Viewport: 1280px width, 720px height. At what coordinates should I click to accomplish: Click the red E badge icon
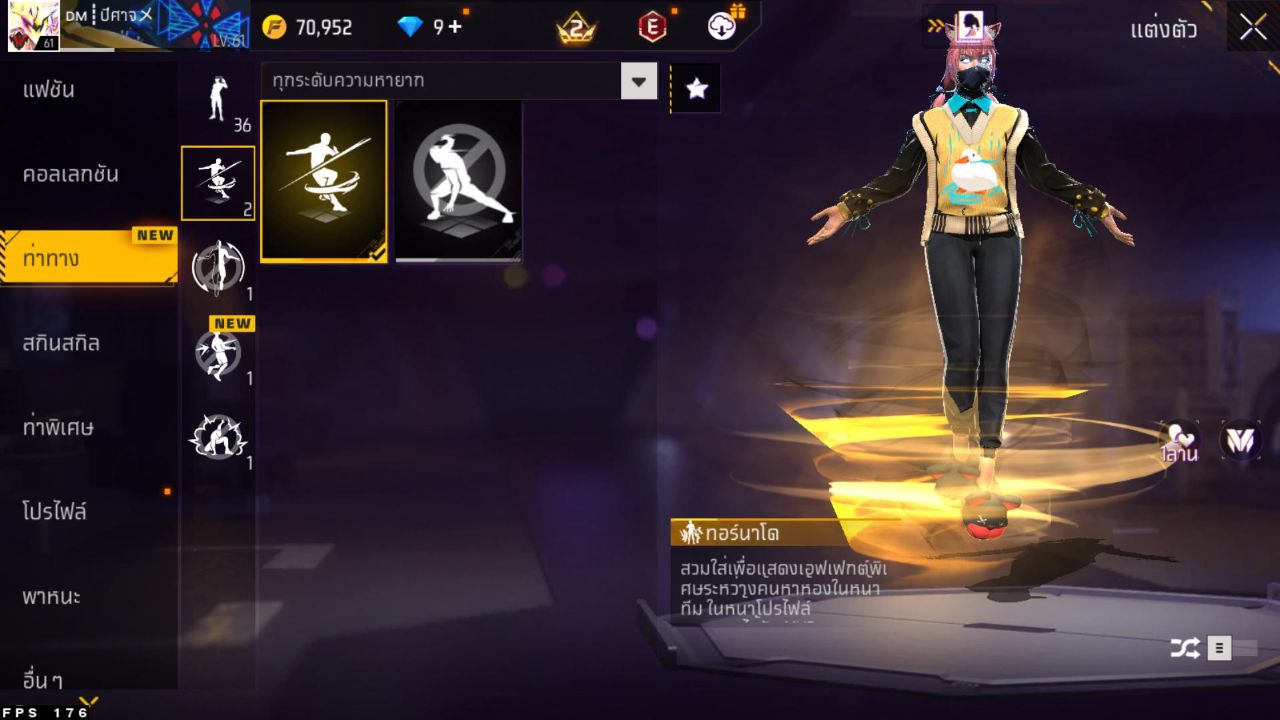651,27
